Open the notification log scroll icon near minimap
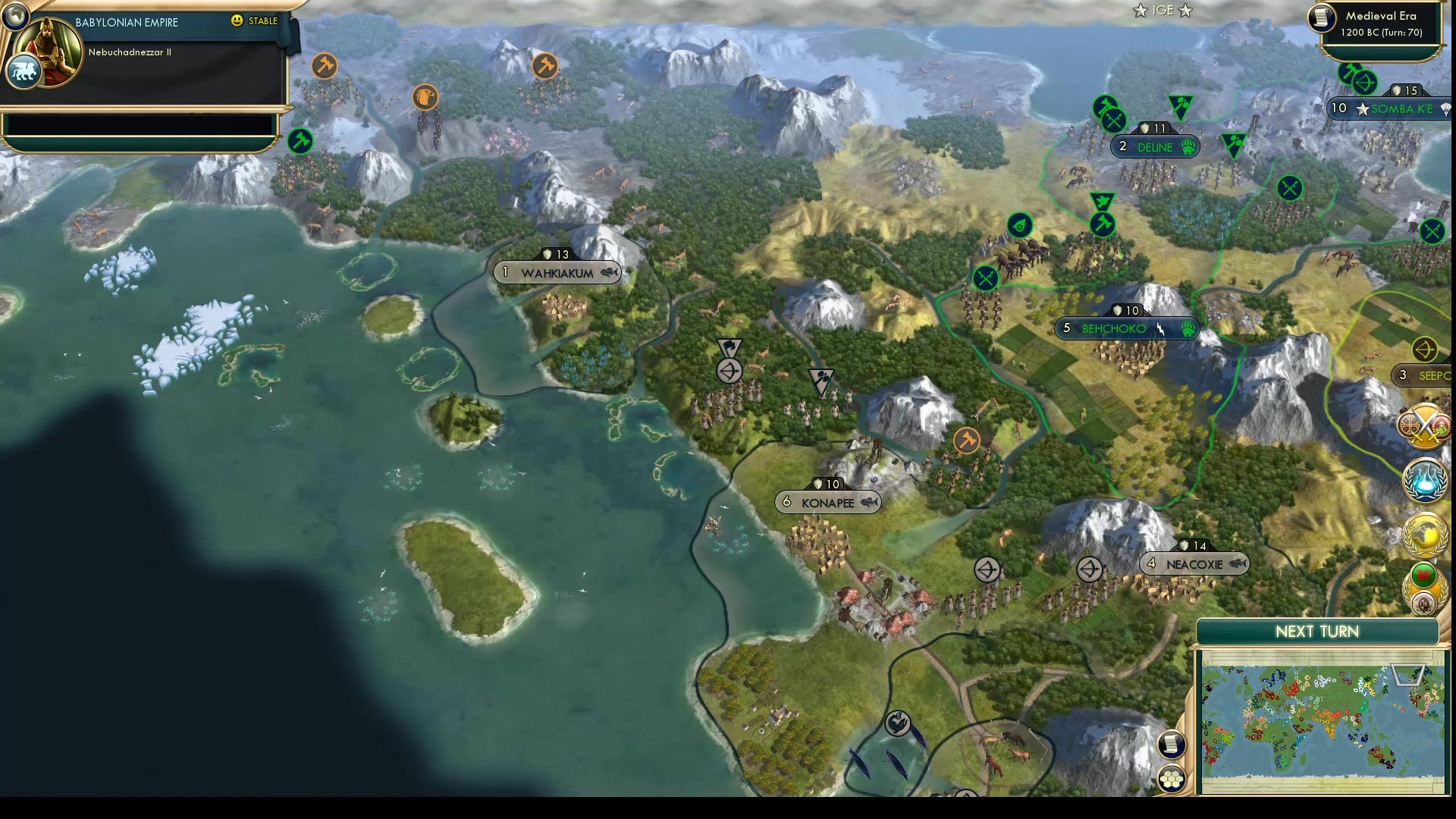This screenshot has width=1456, height=819. click(x=1172, y=744)
